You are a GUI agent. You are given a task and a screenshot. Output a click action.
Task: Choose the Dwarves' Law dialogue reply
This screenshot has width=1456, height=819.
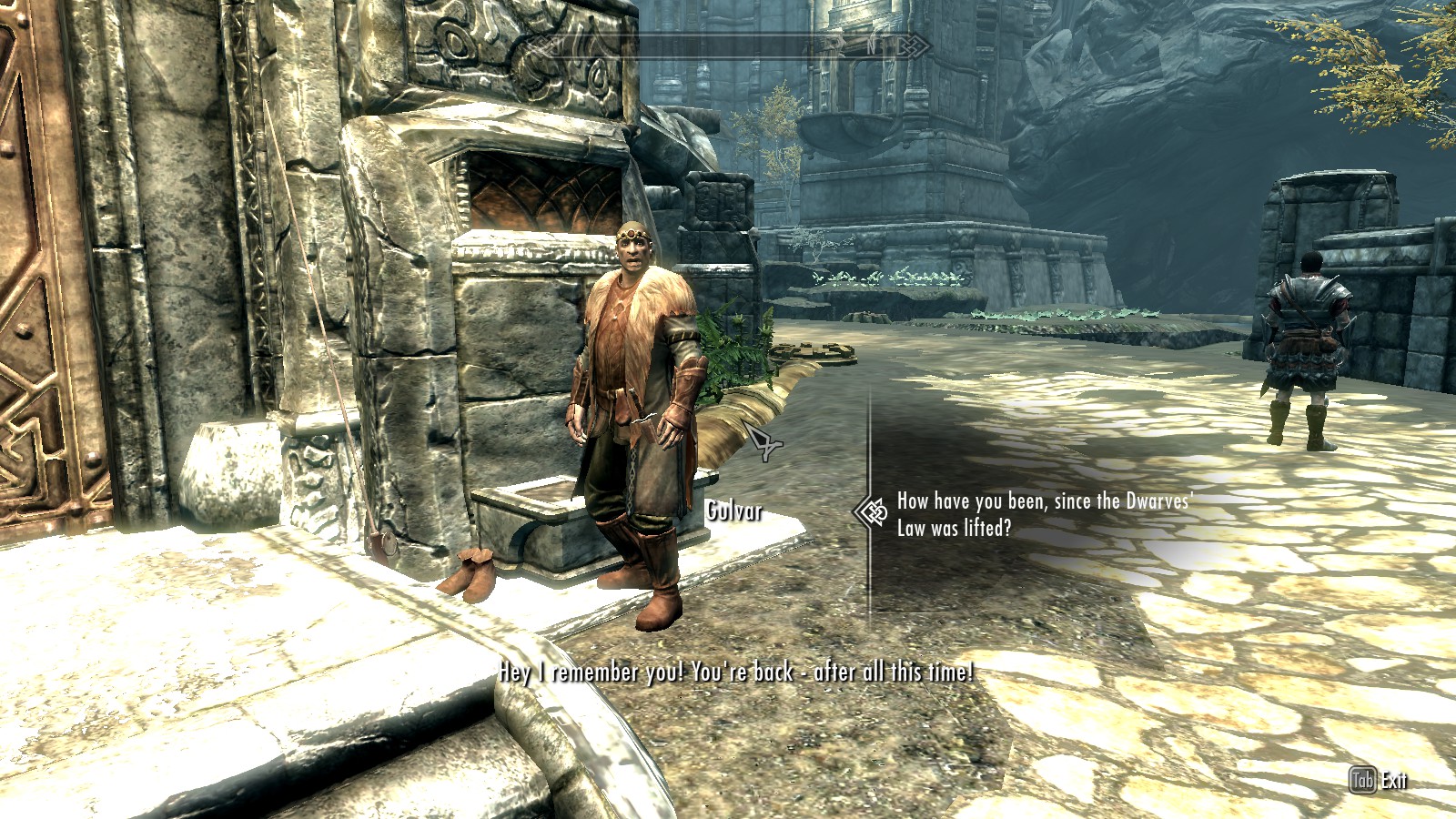[x=1043, y=514]
